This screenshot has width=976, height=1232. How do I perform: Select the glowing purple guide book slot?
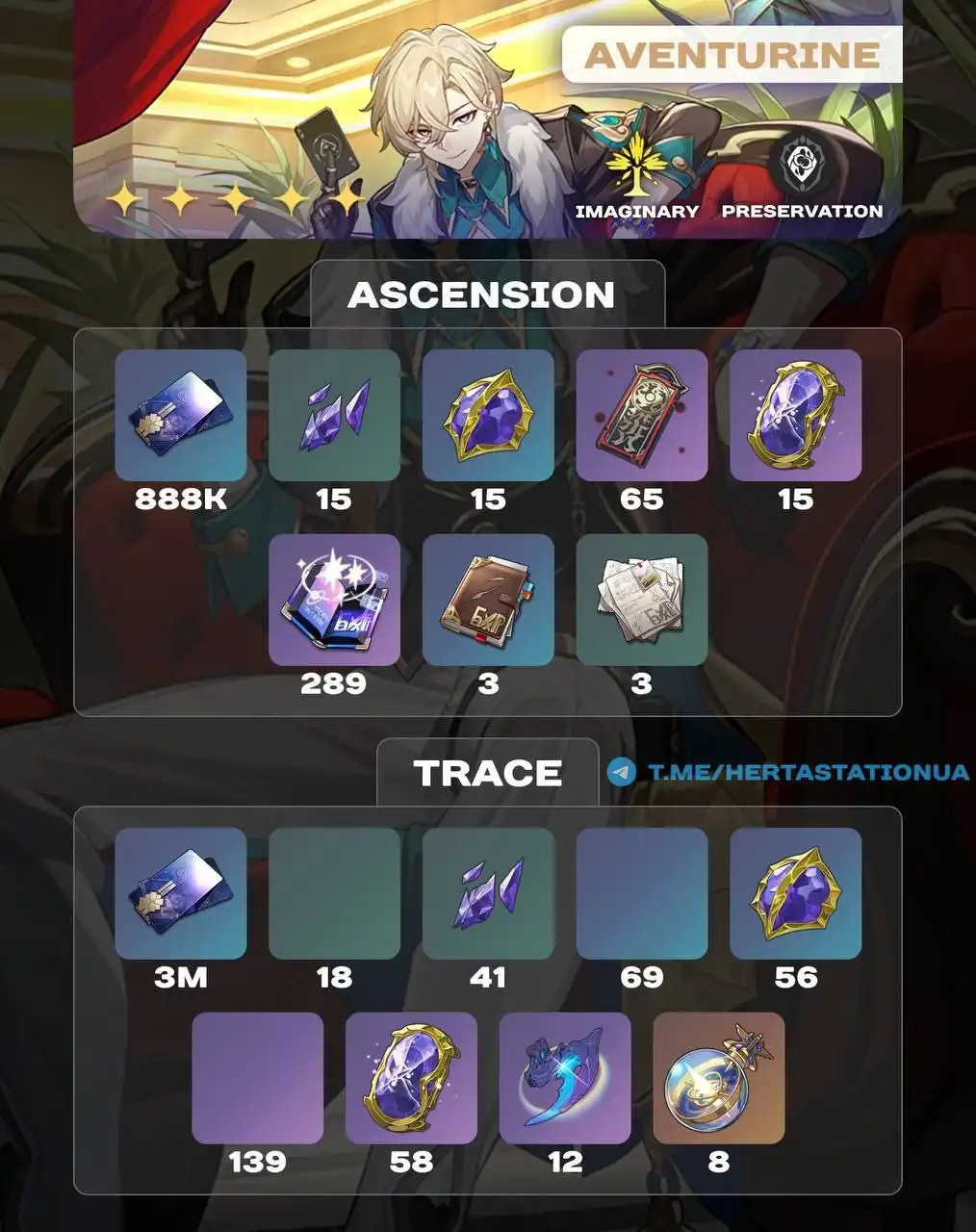click(x=334, y=600)
